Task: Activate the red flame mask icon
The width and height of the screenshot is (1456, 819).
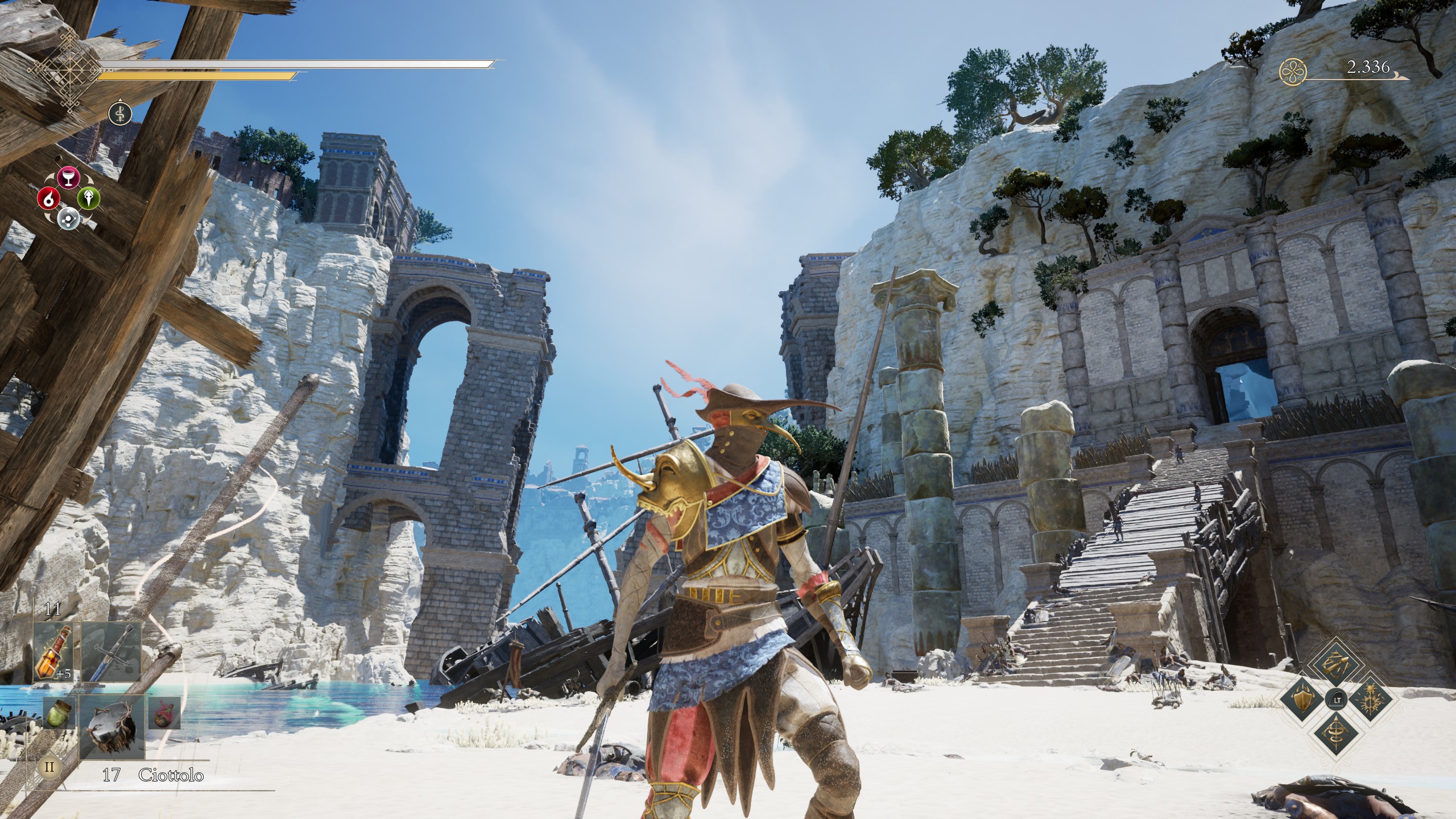Action: tap(48, 198)
